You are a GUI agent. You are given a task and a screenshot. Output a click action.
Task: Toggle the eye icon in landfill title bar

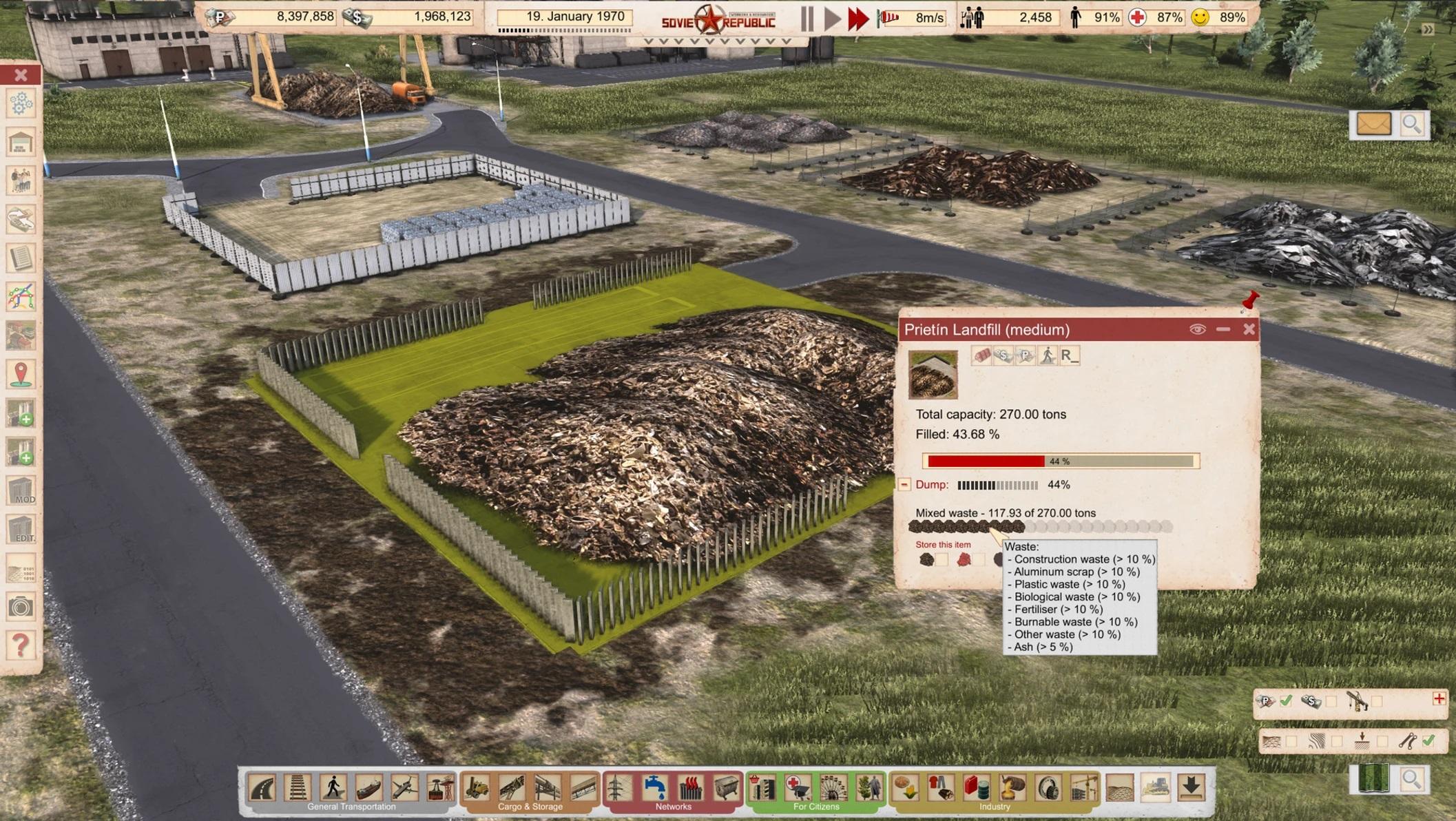tap(1197, 329)
